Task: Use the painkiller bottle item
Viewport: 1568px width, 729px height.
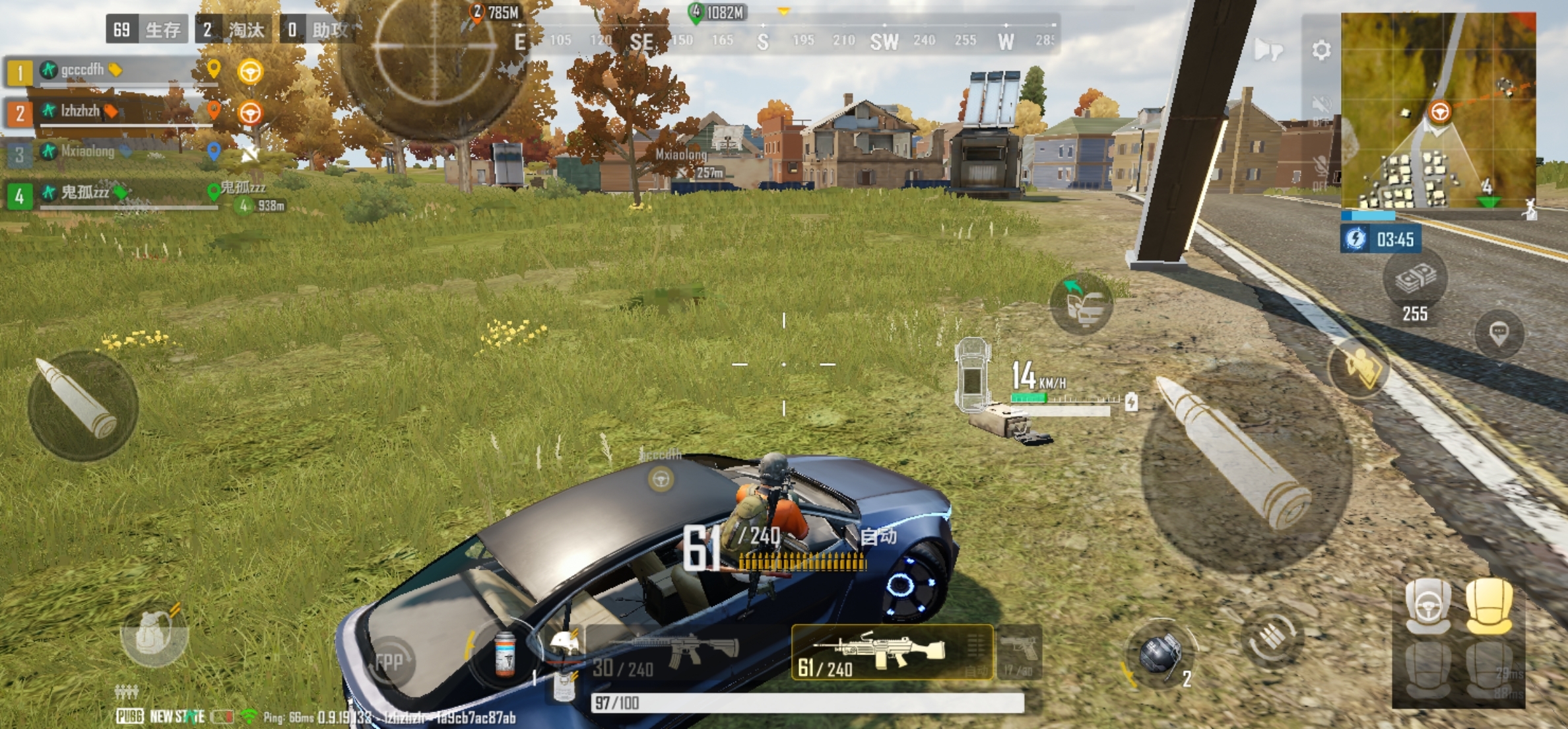Action: 505,654
